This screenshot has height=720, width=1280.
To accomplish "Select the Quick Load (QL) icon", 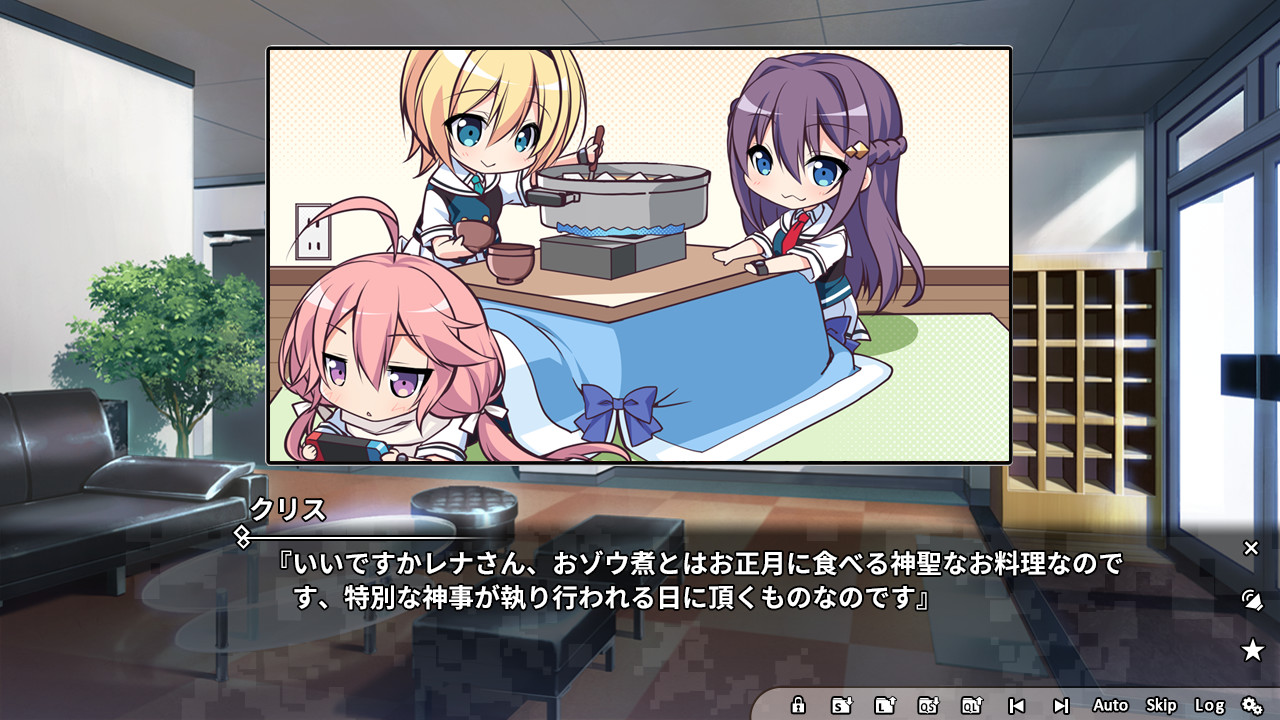I will point(970,705).
